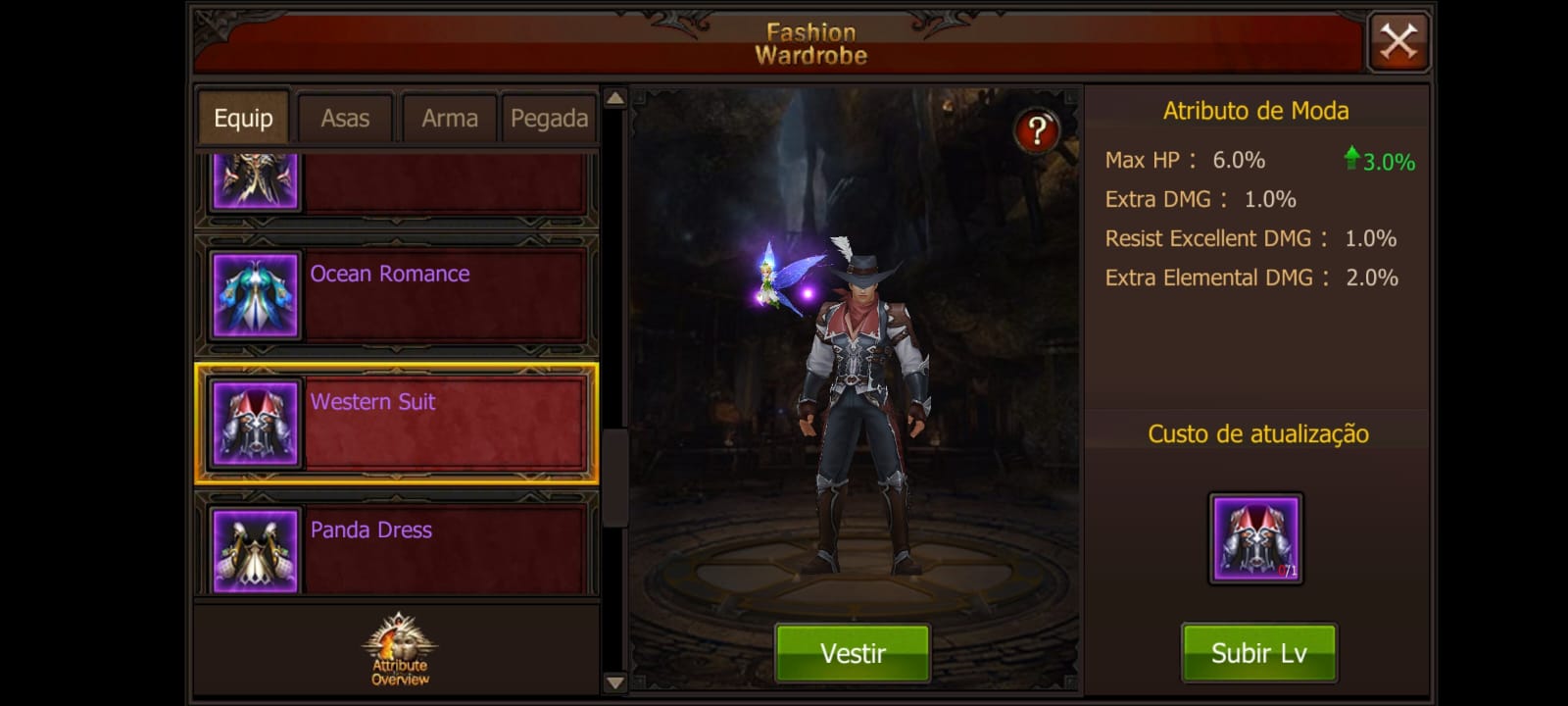Inspect the Western Suit upgrade cost item

tap(1255, 538)
